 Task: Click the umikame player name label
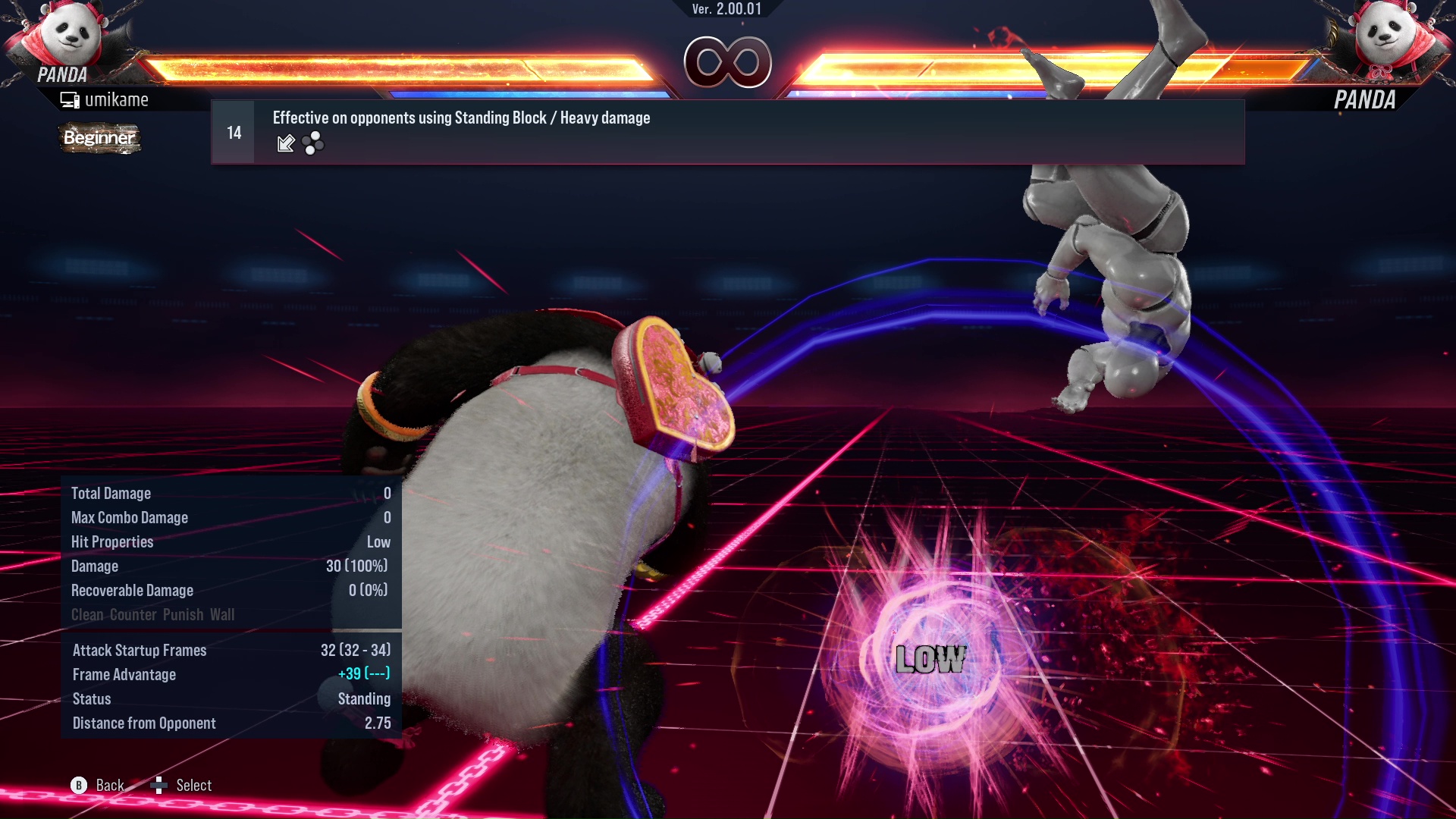(x=118, y=99)
